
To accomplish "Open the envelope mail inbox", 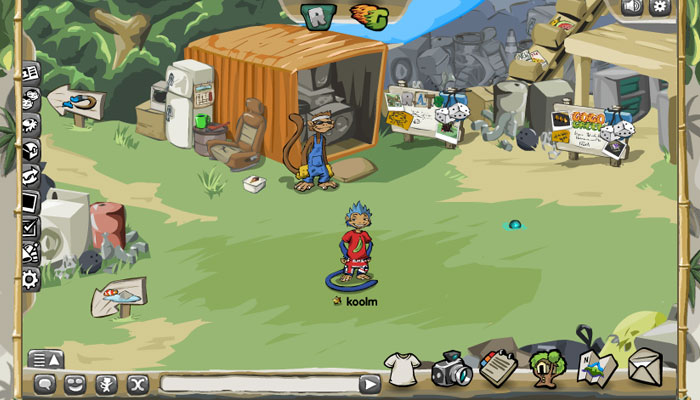I will coord(645,366).
